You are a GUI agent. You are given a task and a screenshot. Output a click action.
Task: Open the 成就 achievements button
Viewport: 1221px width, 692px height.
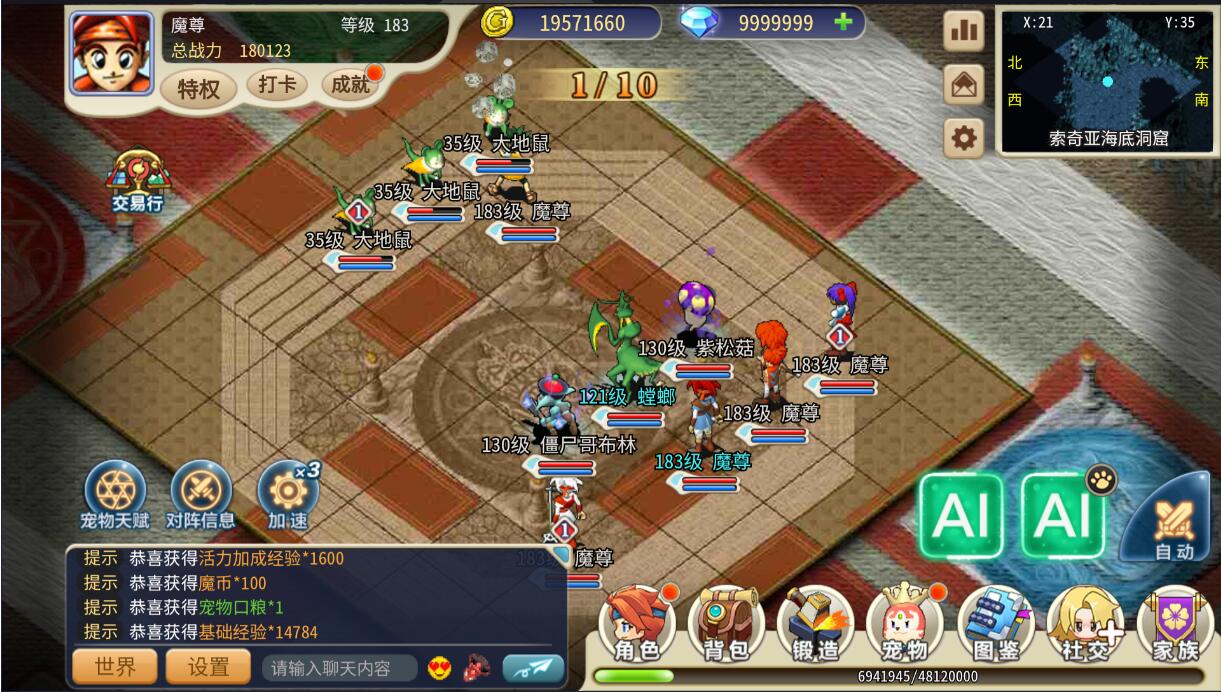(x=350, y=85)
